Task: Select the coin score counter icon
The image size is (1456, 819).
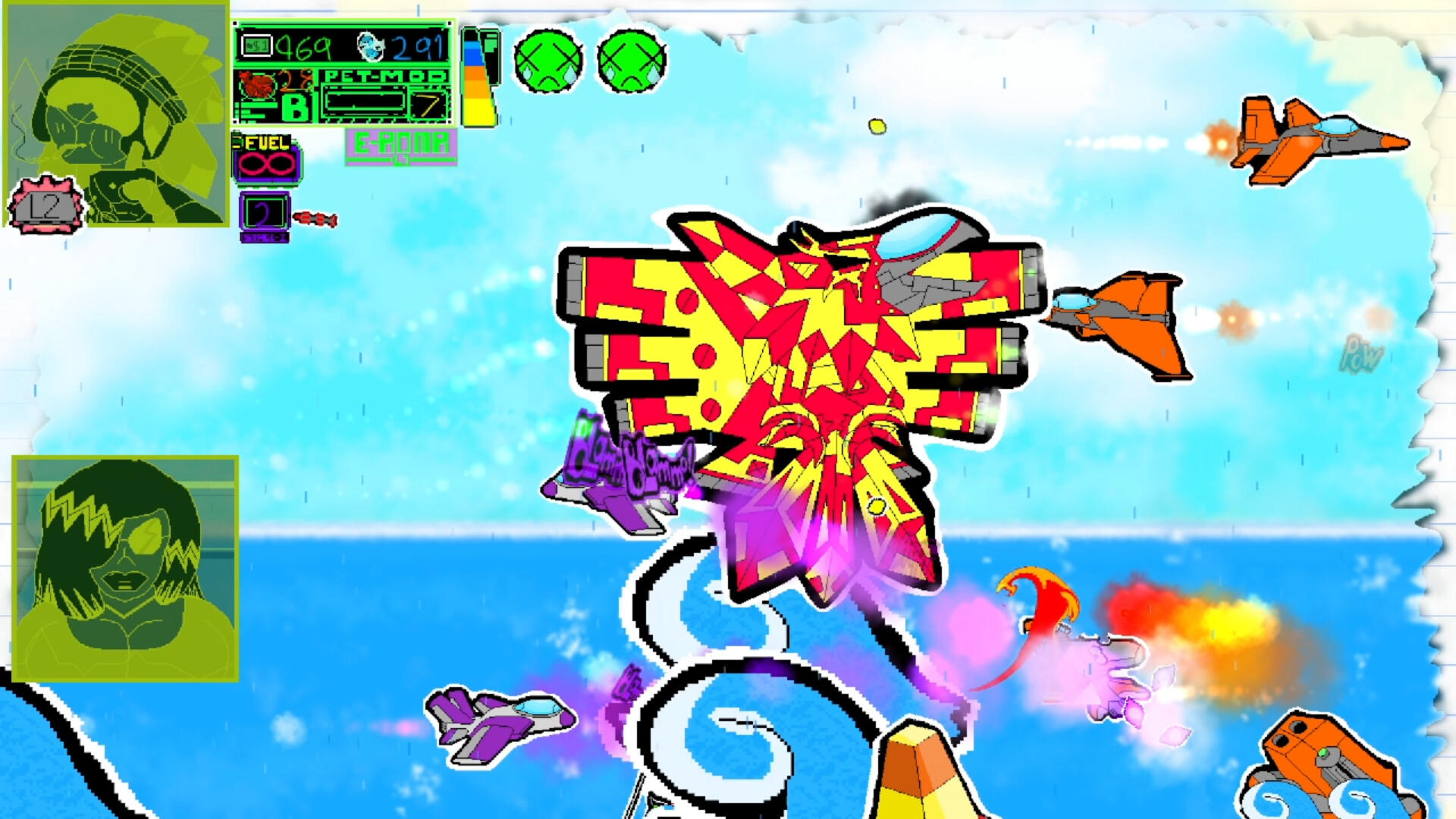Action: point(256,45)
